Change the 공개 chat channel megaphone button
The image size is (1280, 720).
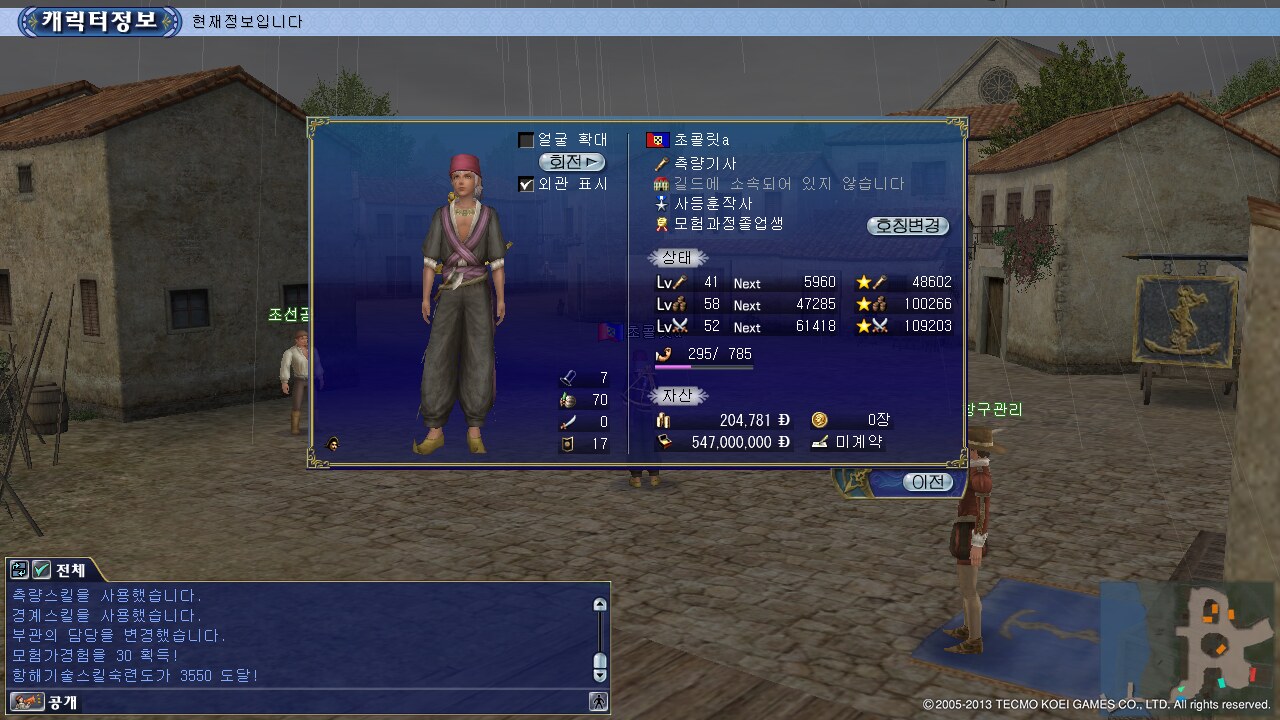tap(28, 702)
